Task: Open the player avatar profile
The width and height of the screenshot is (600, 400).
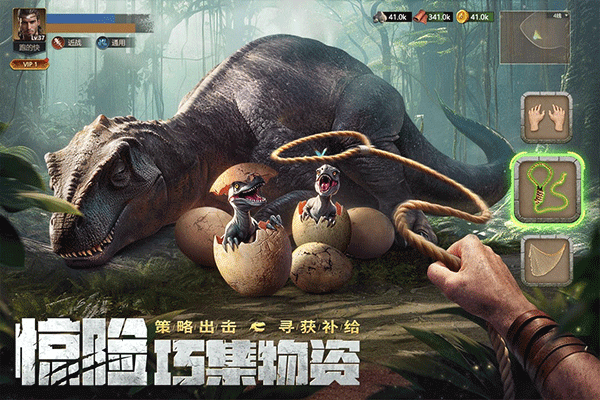Action: 27,24
